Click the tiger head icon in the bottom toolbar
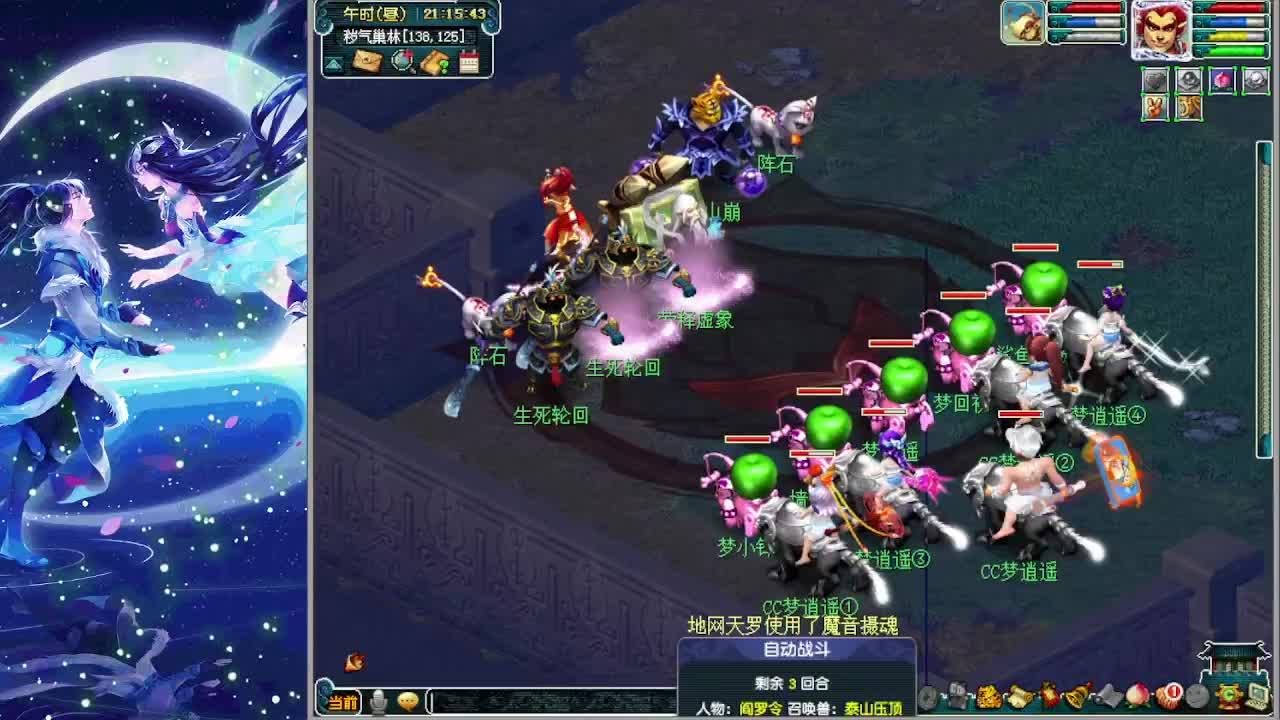 pos(989,695)
